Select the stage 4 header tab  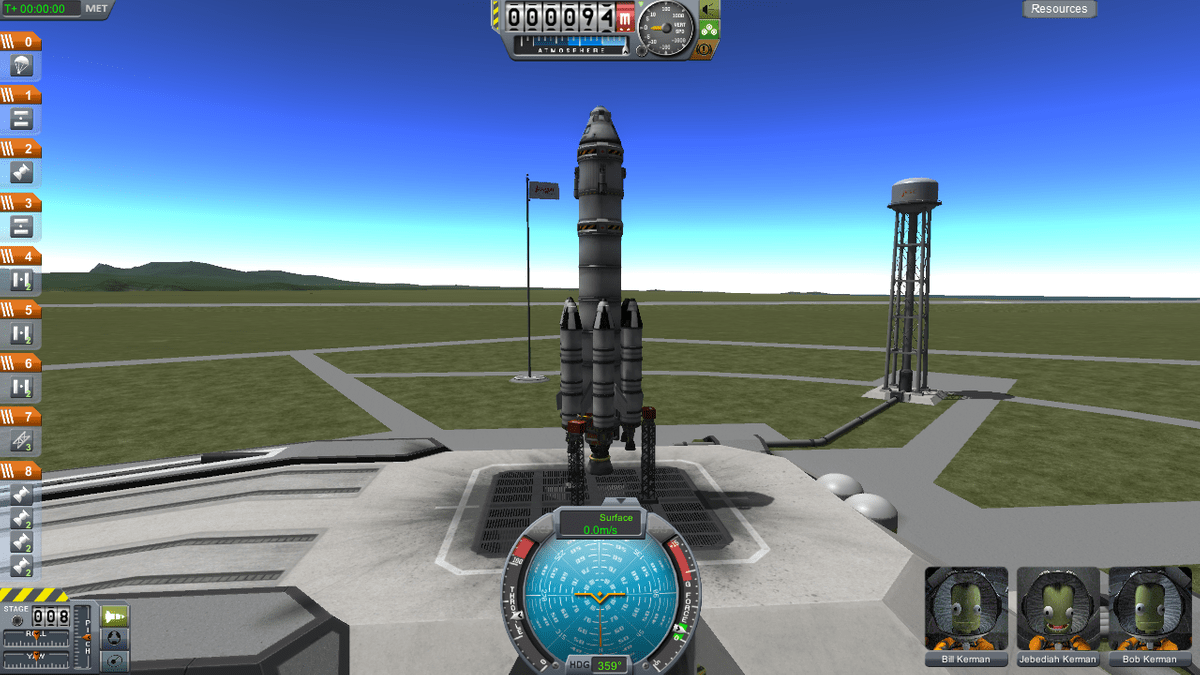[22, 256]
